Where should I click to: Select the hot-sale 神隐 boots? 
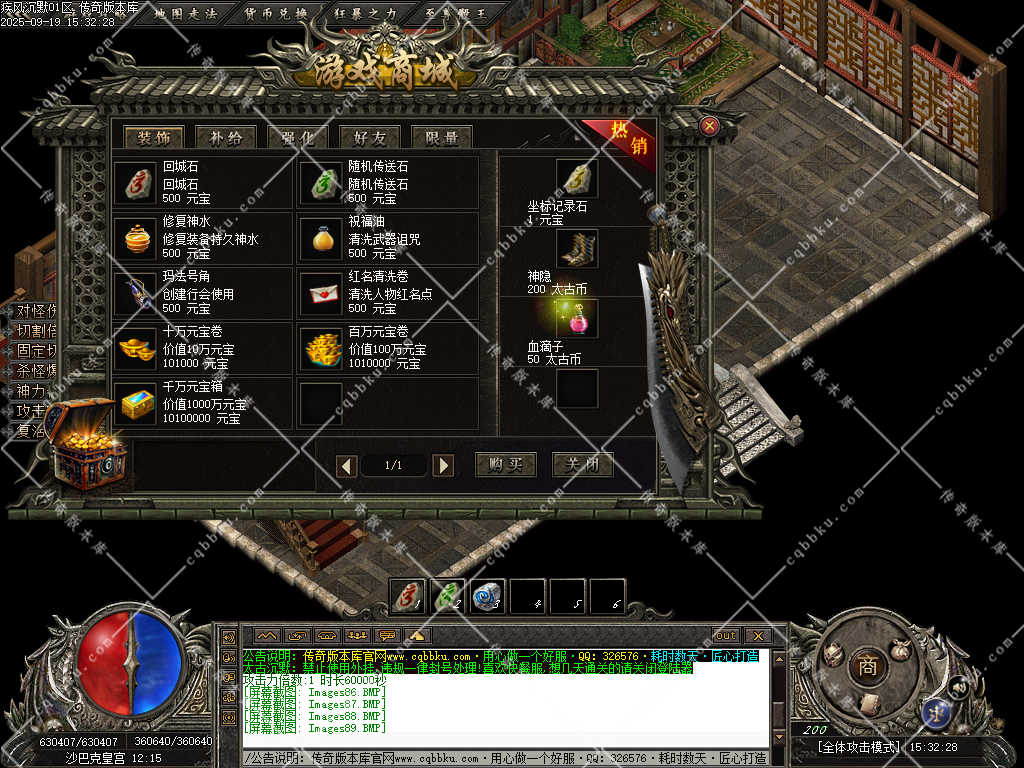pyautogui.click(x=577, y=248)
